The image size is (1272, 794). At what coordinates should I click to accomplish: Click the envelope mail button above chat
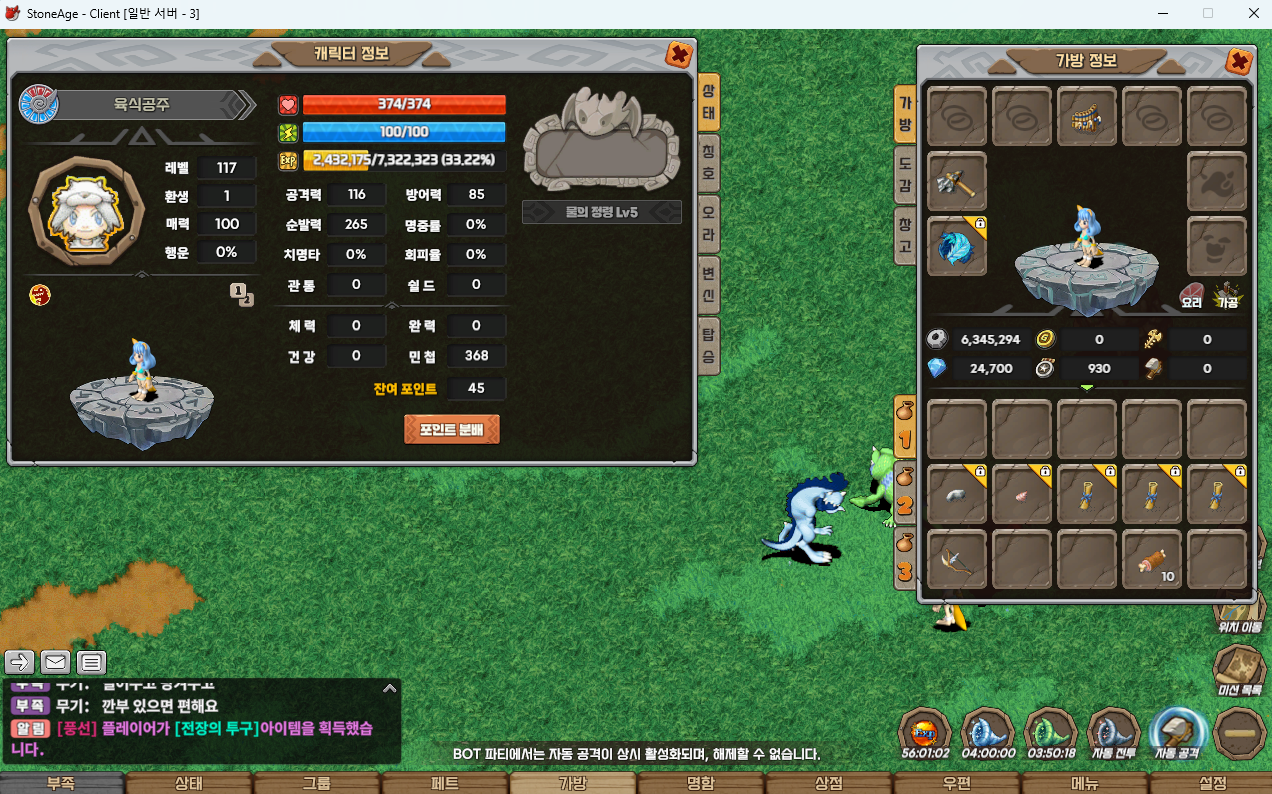coord(55,661)
